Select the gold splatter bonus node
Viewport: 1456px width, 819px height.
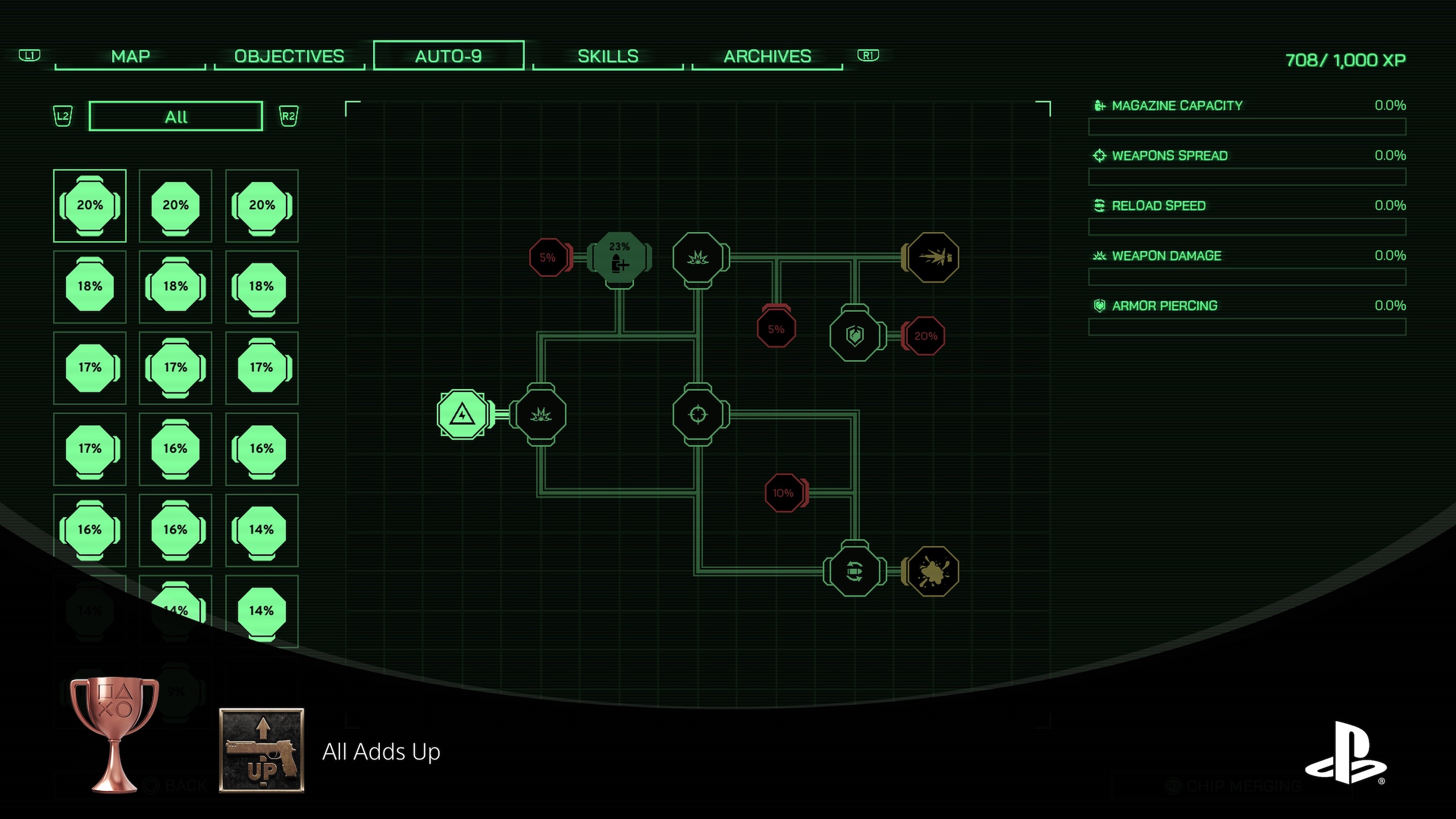[x=933, y=571]
